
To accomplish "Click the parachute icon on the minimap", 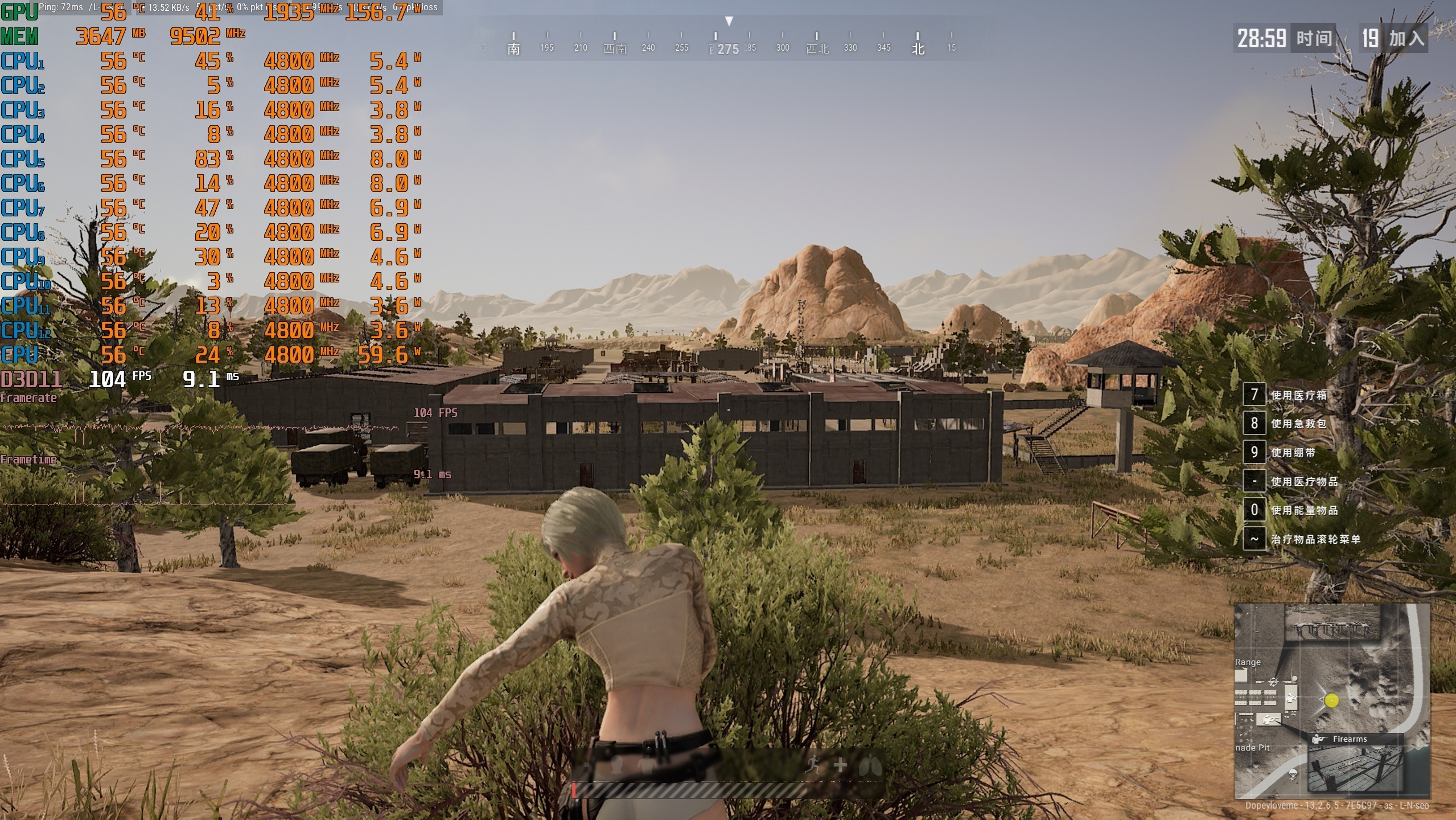I will (1292, 774).
